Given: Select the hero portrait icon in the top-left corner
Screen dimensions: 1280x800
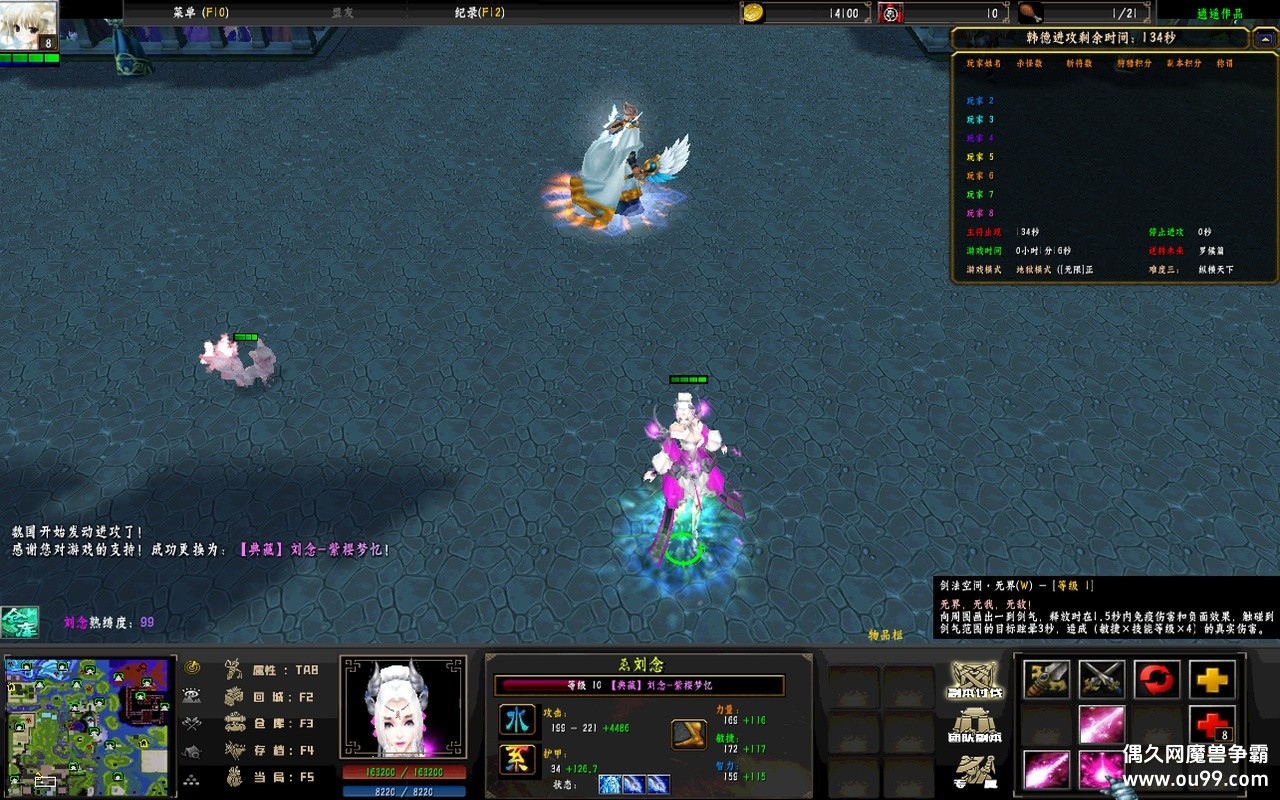Looking at the screenshot, I should tap(29, 26).
